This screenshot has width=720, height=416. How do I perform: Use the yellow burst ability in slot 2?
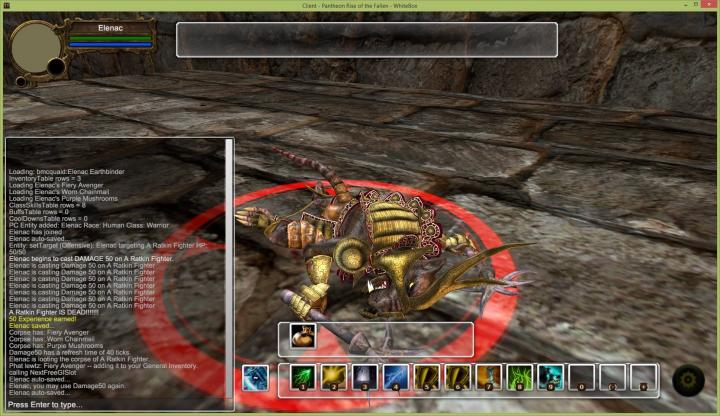[x=334, y=377]
